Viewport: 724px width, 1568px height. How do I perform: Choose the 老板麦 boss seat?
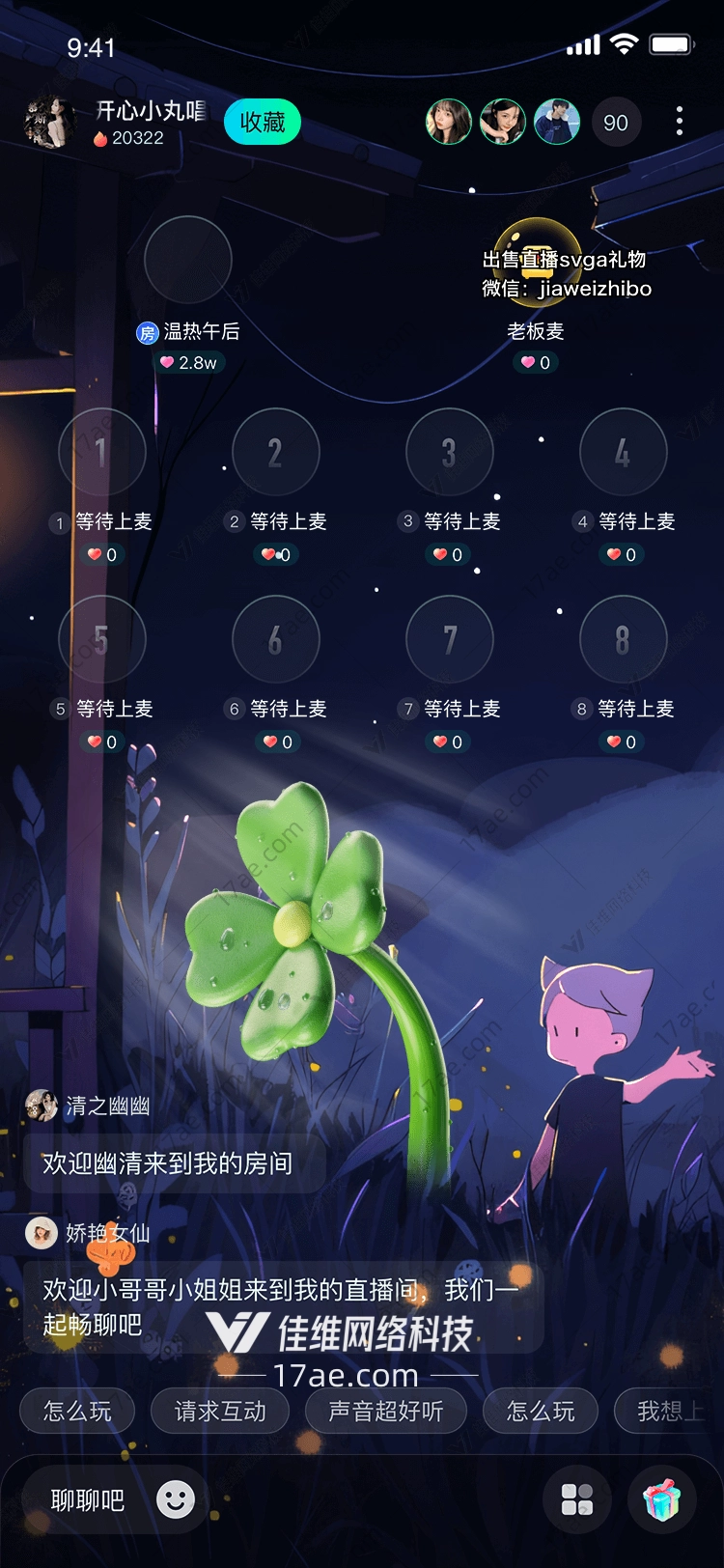point(537,262)
